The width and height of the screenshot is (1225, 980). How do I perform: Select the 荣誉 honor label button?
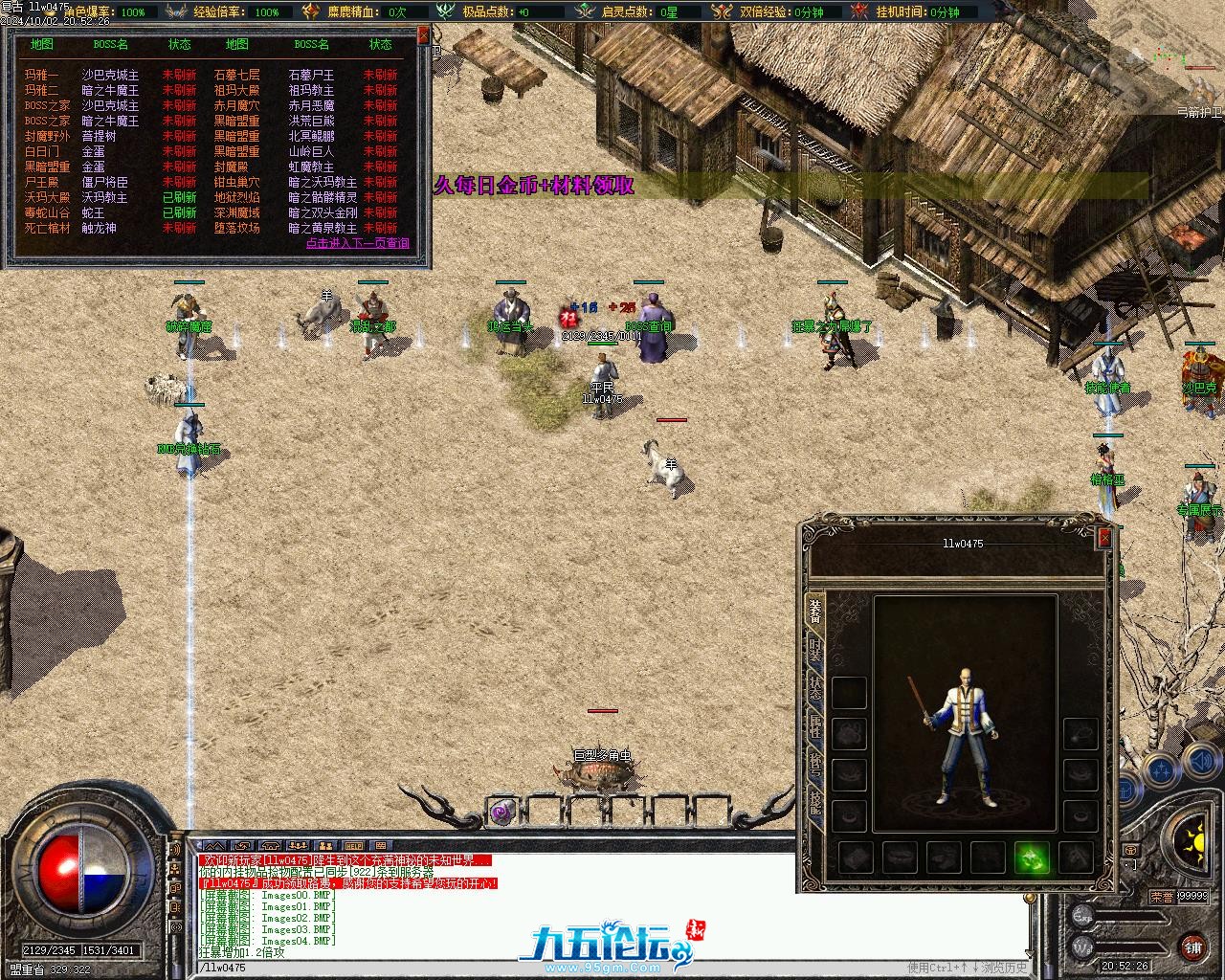pyautogui.click(x=1162, y=897)
